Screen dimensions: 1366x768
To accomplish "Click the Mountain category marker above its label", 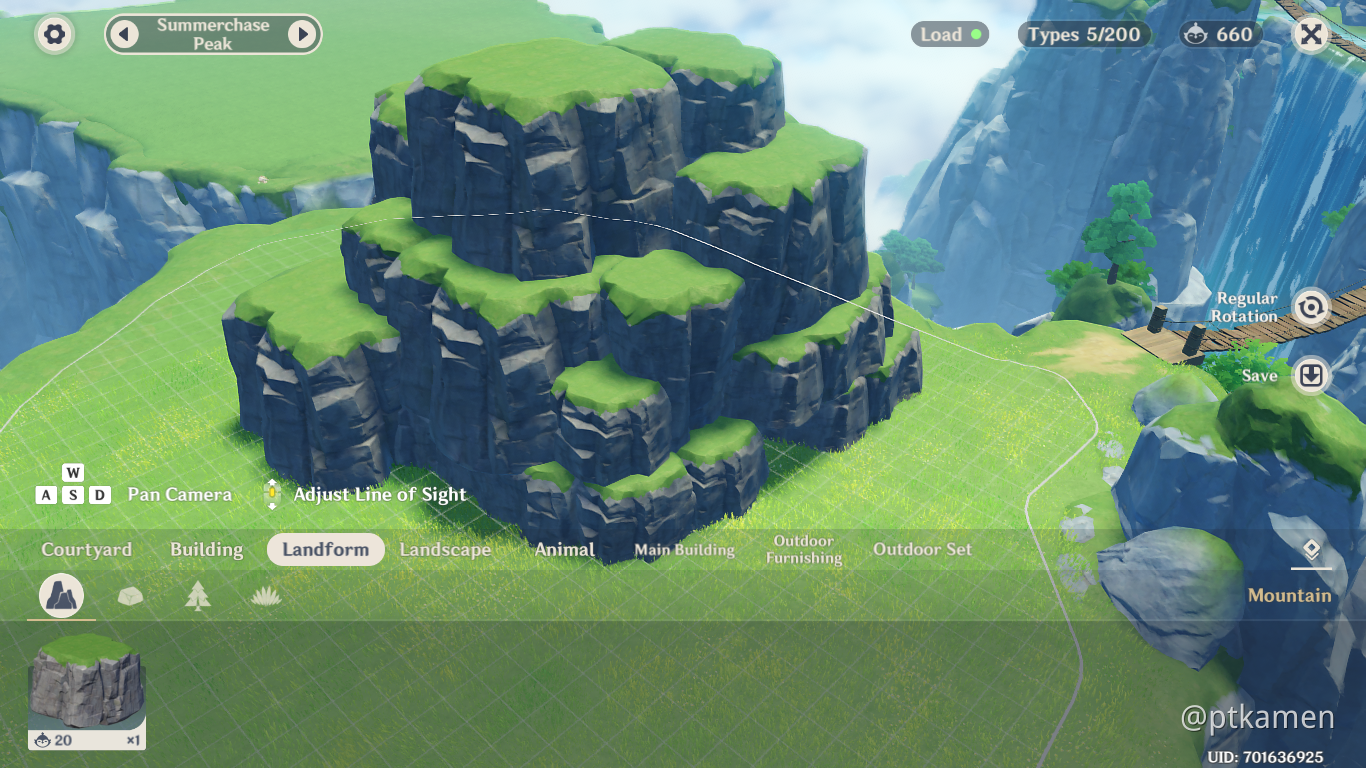I will click(1311, 549).
